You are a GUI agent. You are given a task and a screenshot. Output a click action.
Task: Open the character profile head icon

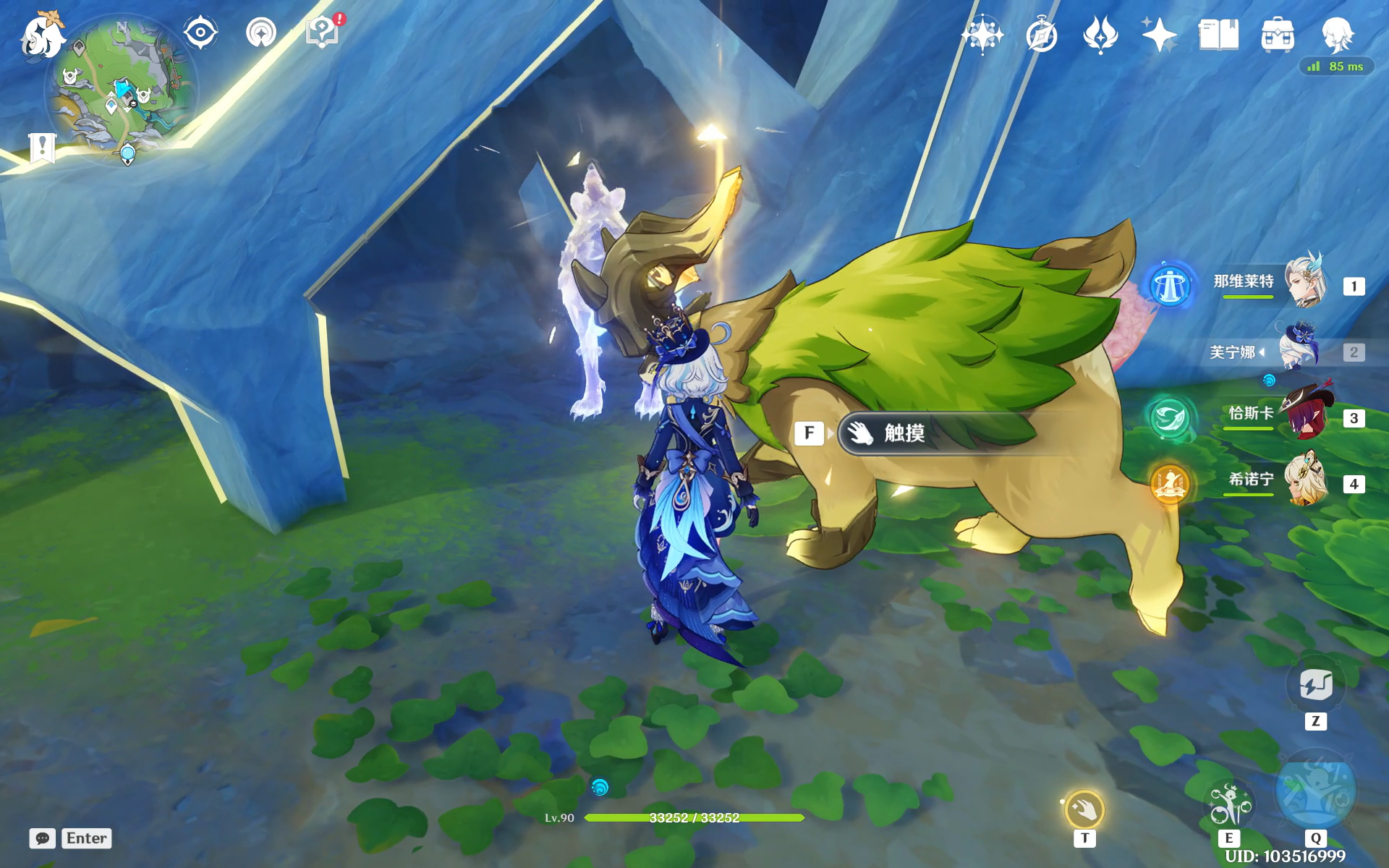coord(1337,33)
